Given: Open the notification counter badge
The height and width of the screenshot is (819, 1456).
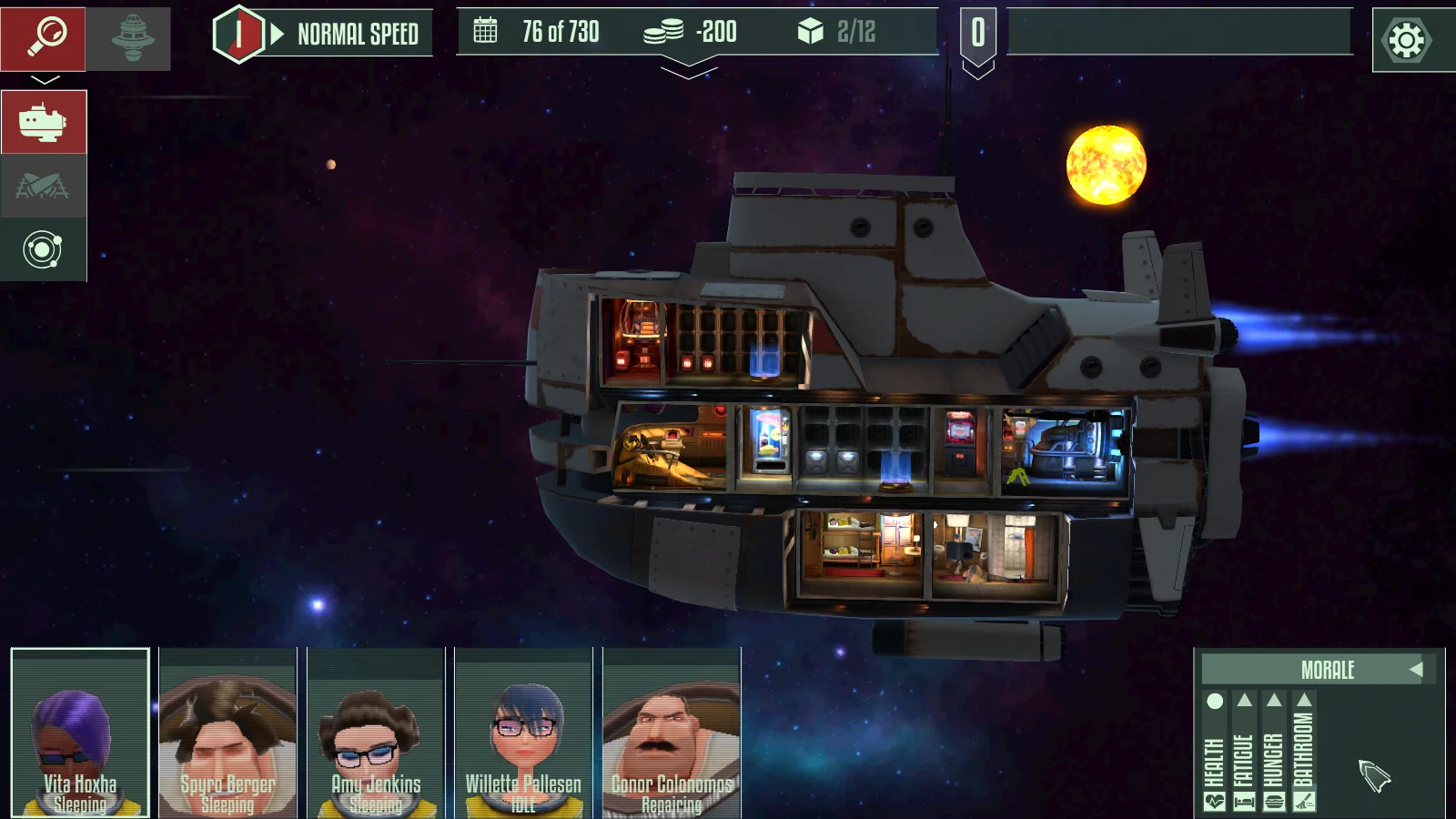Looking at the screenshot, I should [978, 35].
